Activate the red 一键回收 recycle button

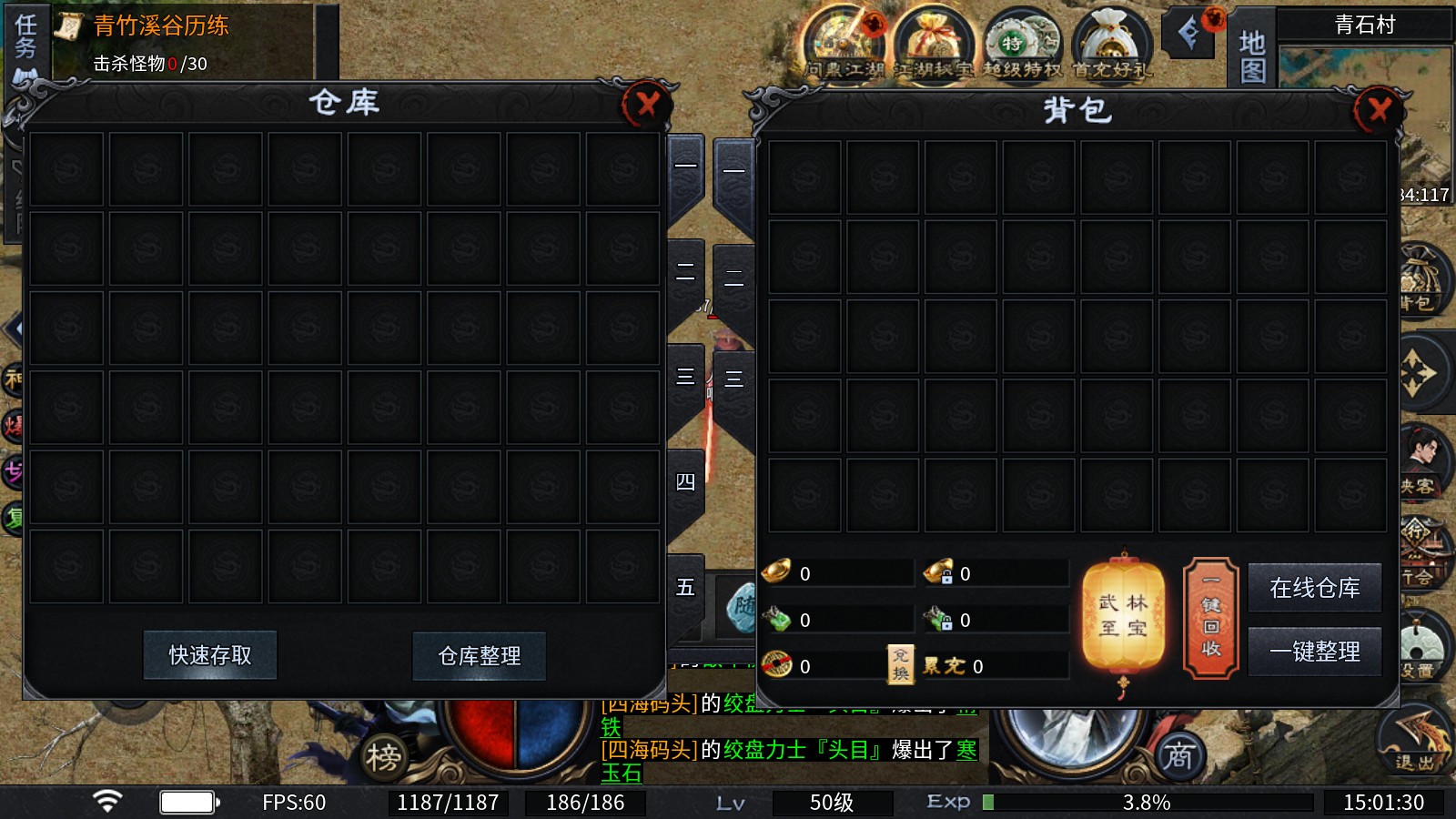point(1211,618)
